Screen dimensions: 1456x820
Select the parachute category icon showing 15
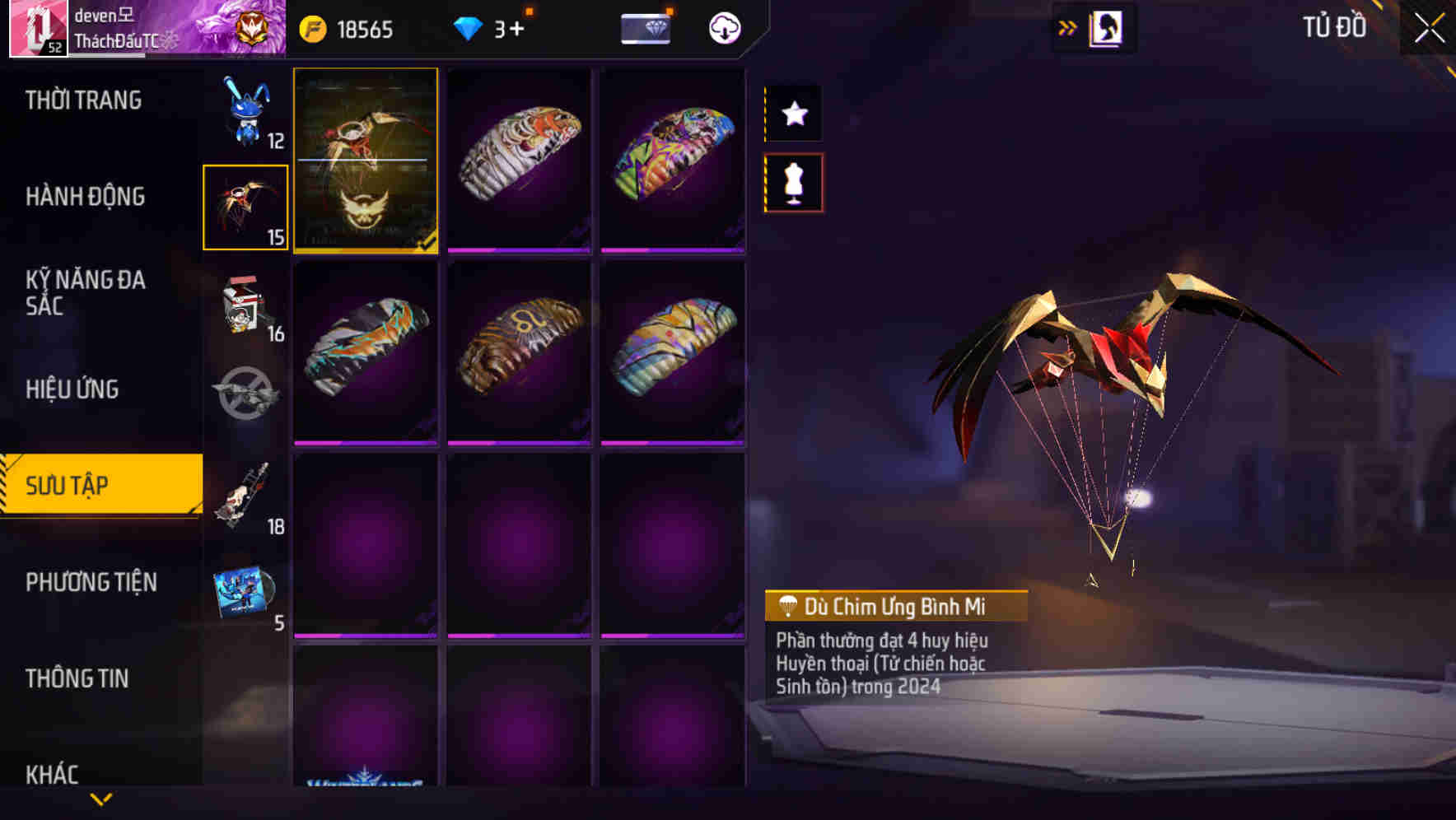[245, 206]
